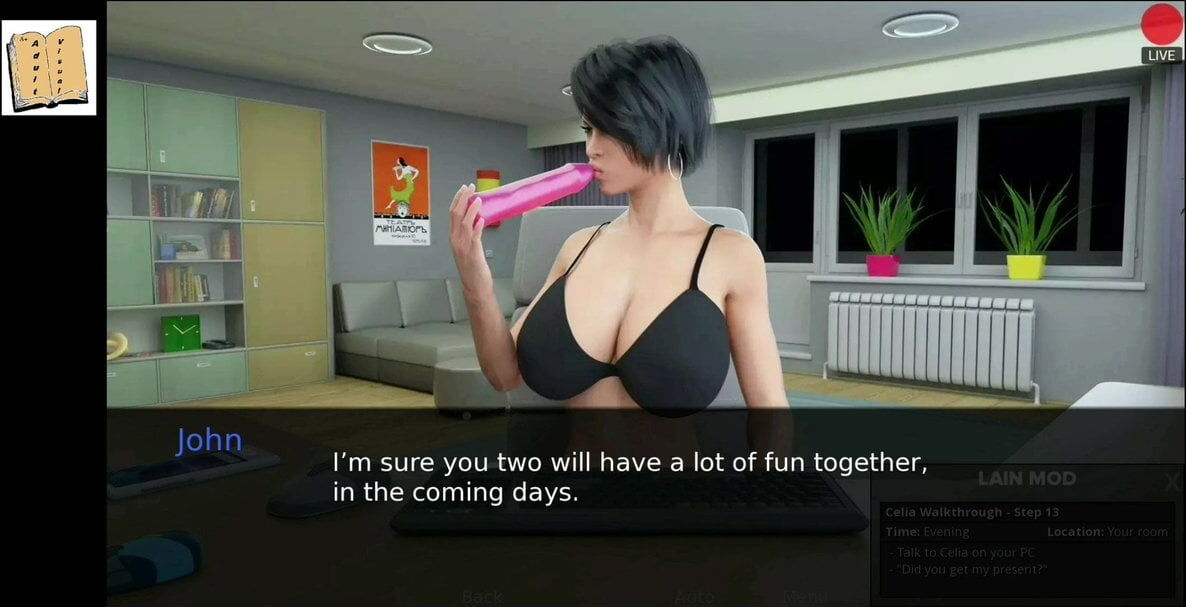
Task: Open the game Menu
Action: (x=804, y=597)
